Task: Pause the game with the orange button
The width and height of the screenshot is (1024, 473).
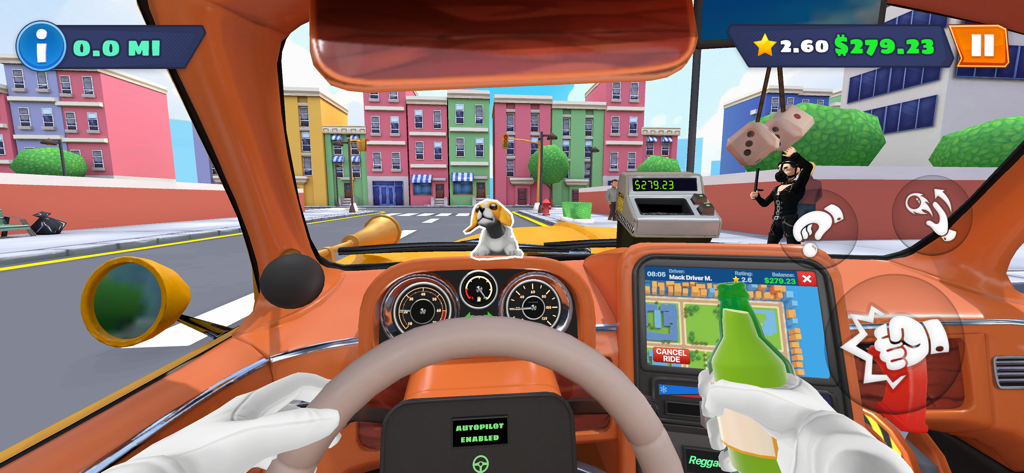Action: 980,45
